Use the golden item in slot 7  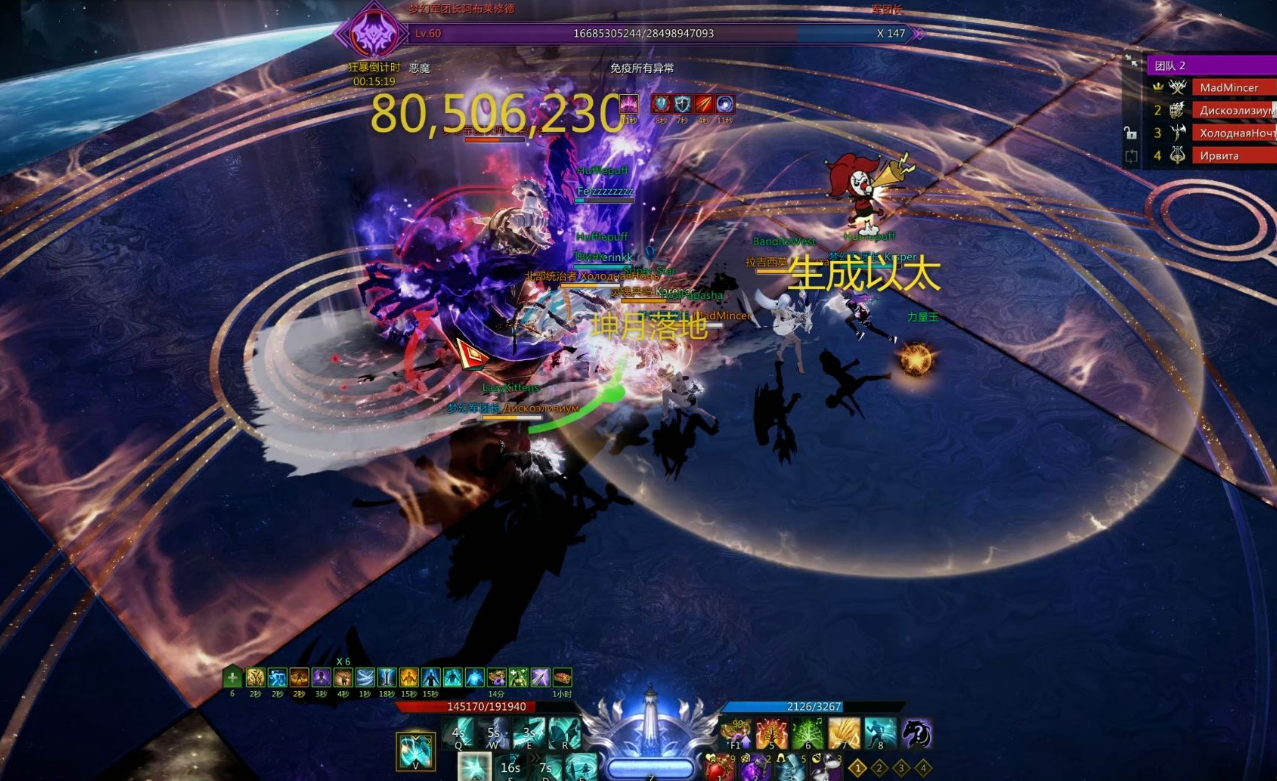844,733
